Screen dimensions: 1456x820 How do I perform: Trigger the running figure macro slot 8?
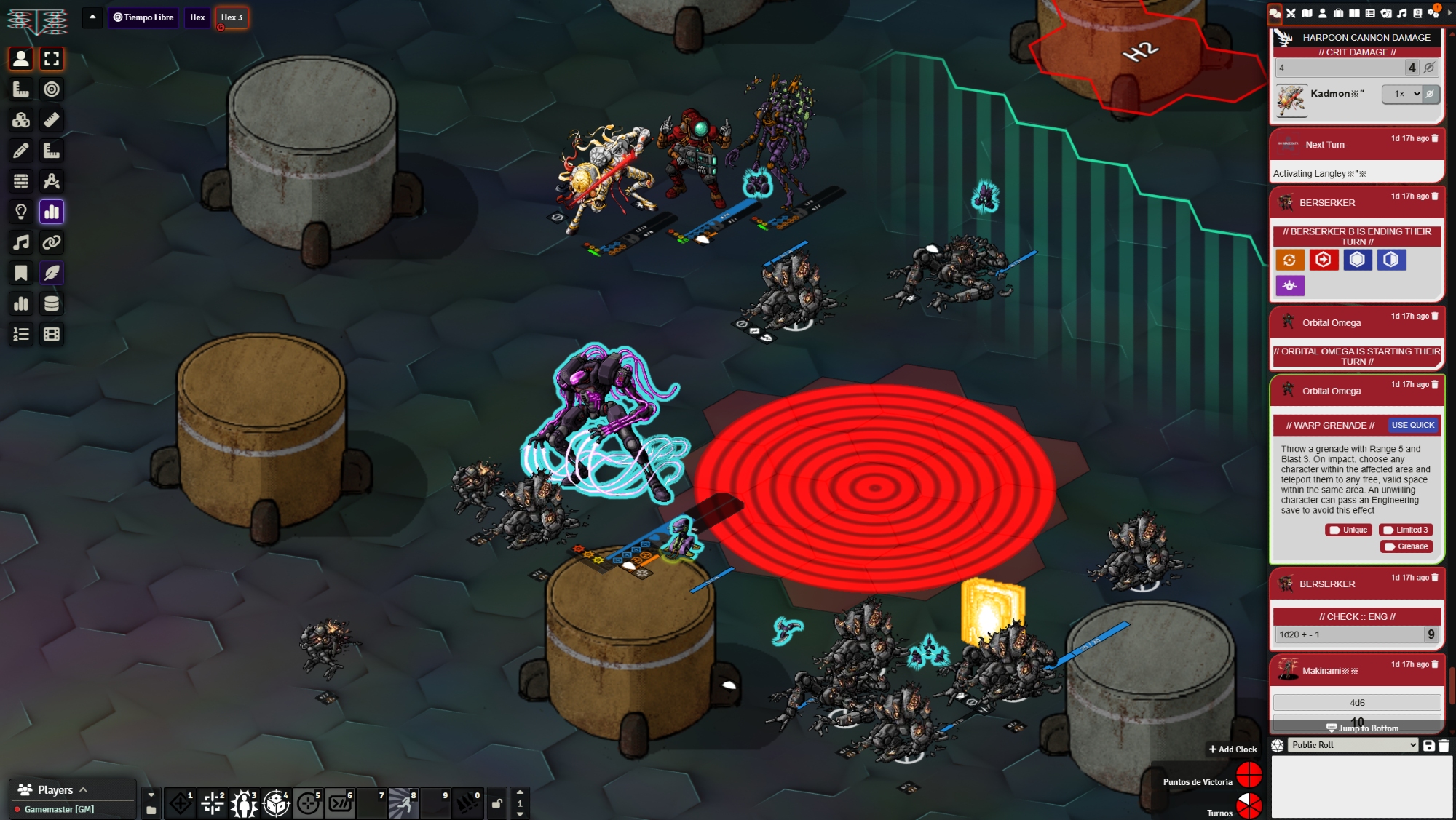click(403, 803)
